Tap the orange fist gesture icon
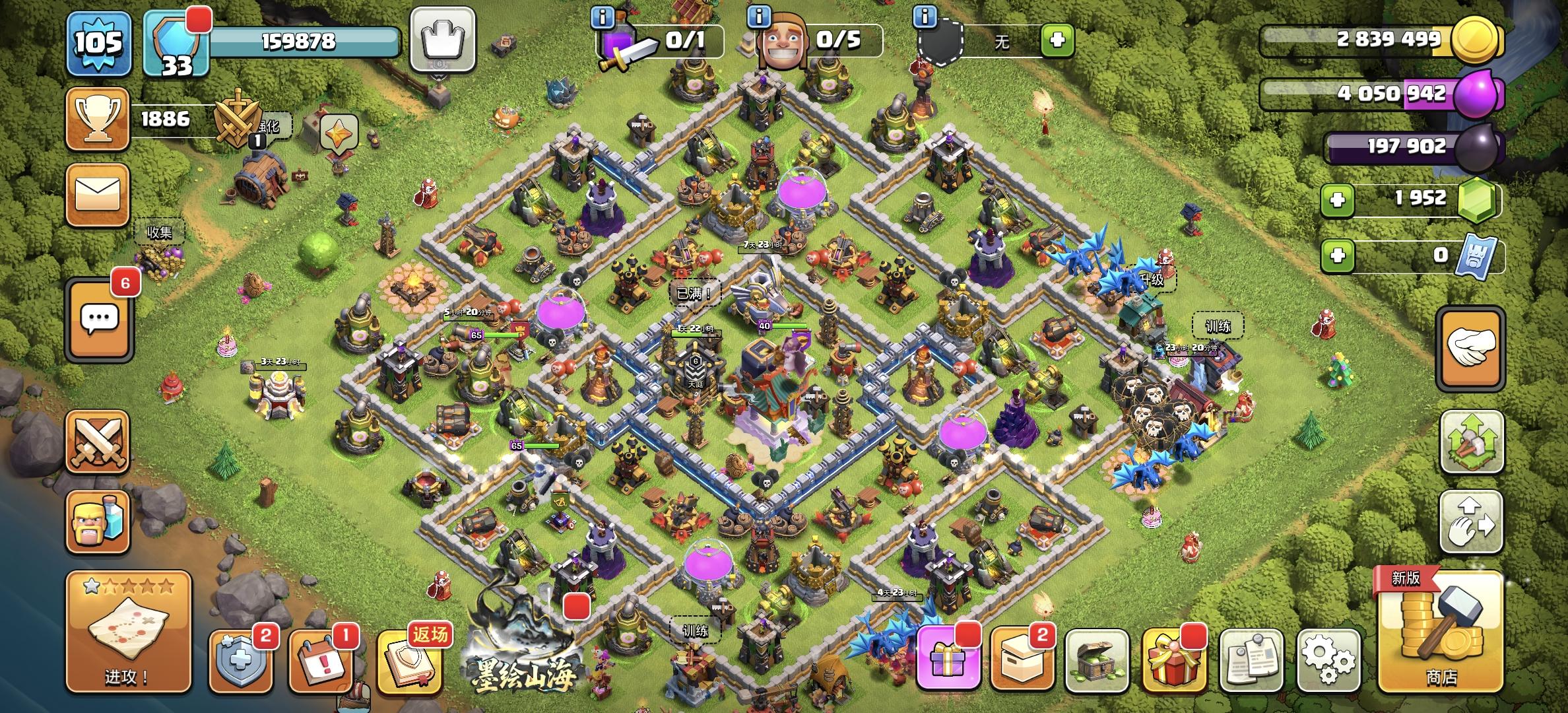 pyautogui.click(x=1472, y=350)
